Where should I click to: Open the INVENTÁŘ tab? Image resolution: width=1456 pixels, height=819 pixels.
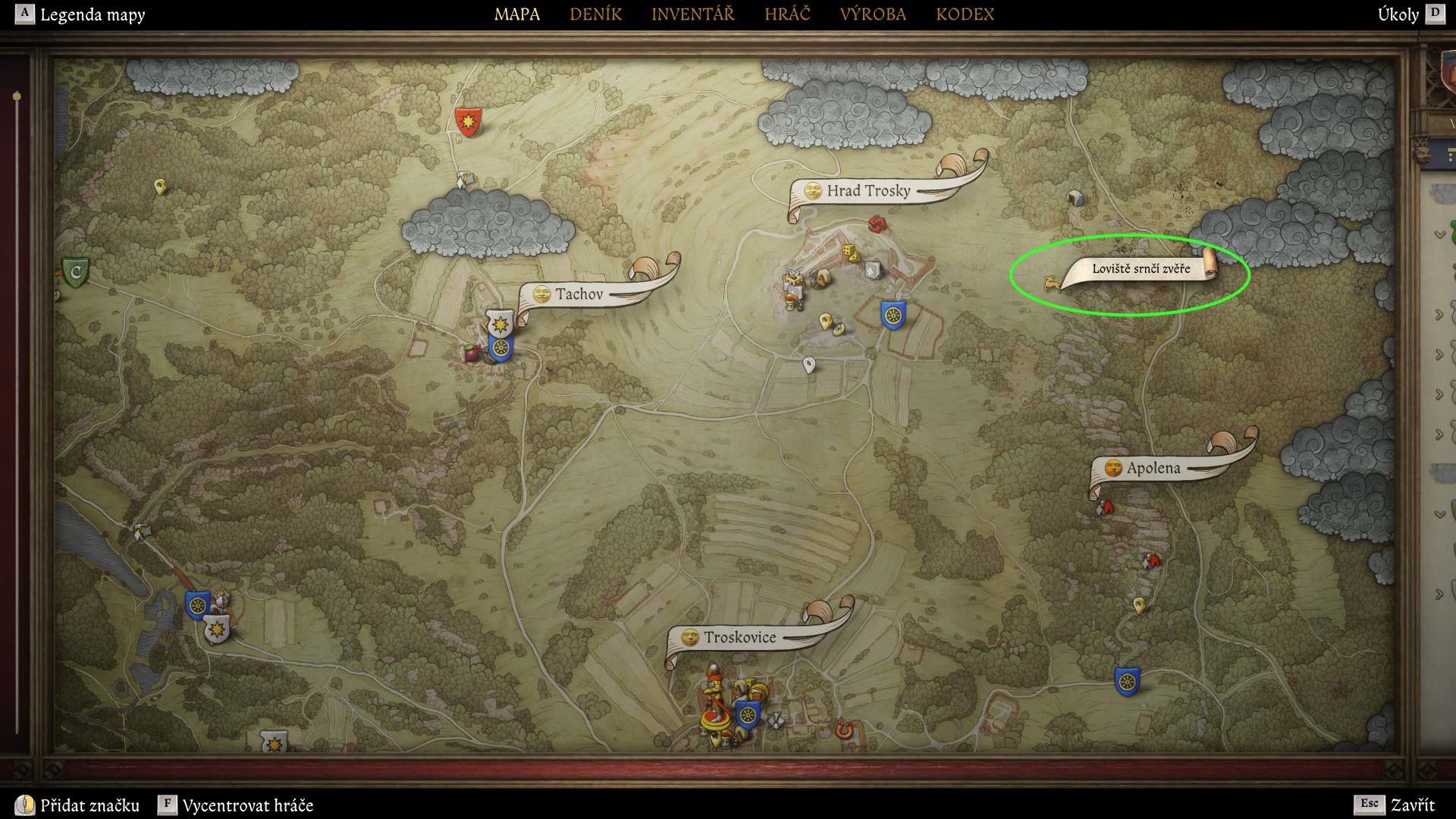(692, 14)
